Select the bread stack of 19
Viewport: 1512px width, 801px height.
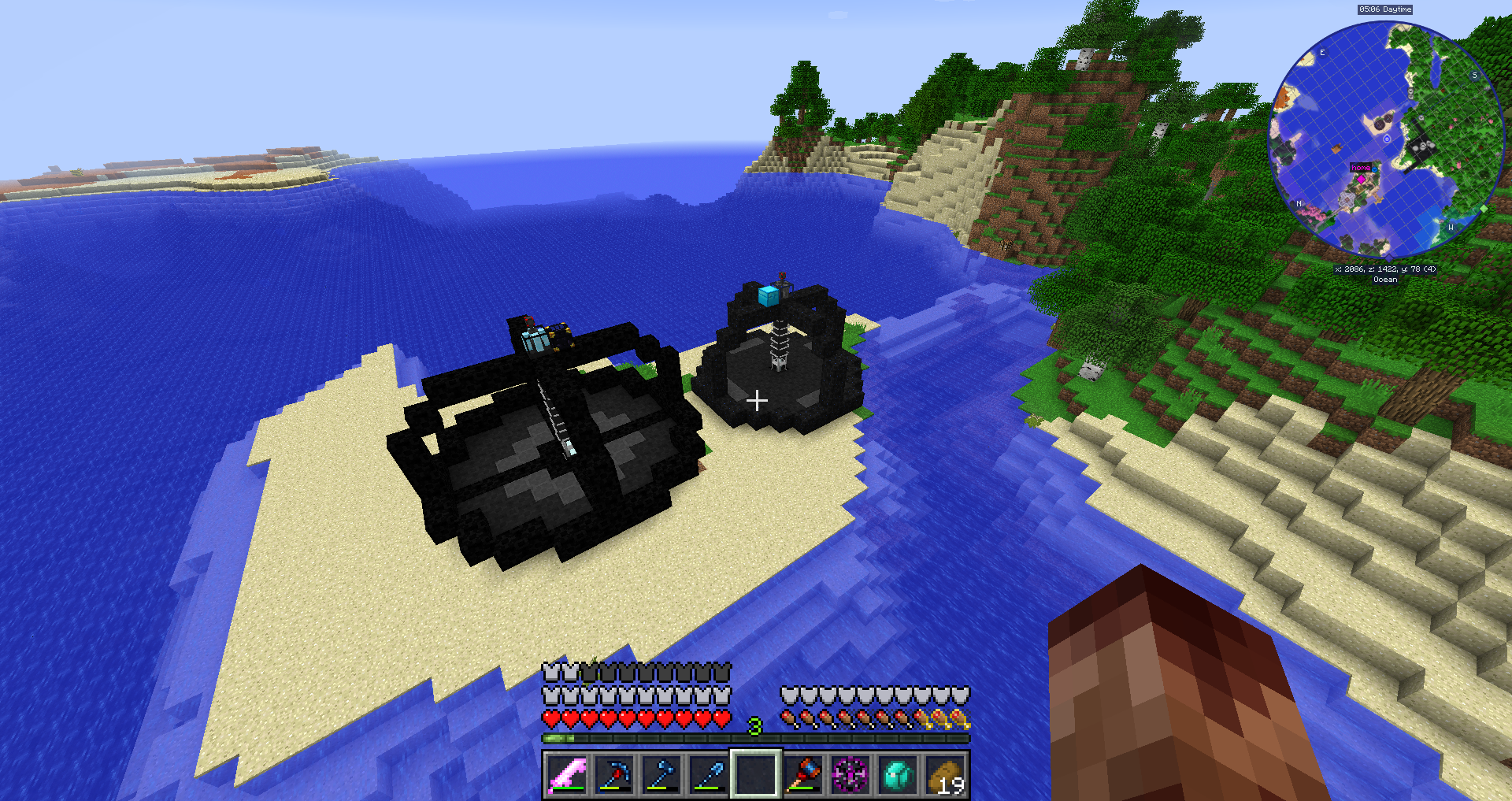pos(945,774)
